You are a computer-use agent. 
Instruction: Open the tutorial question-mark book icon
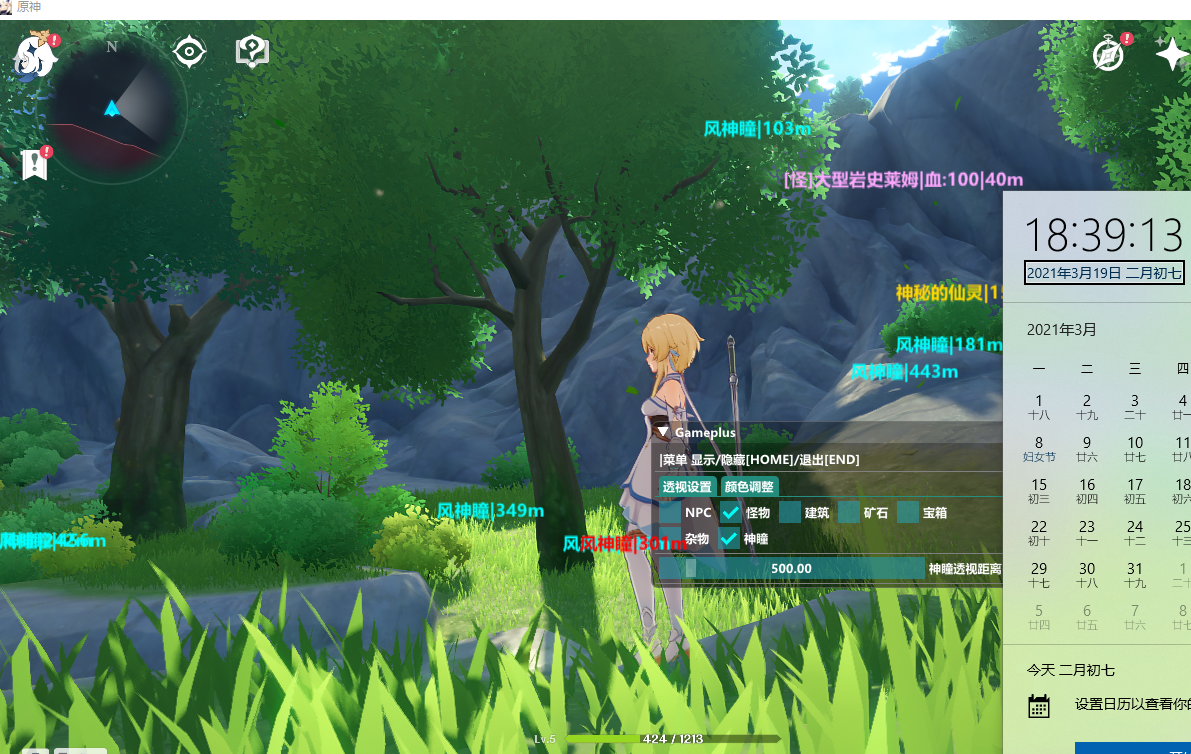pyautogui.click(x=252, y=51)
